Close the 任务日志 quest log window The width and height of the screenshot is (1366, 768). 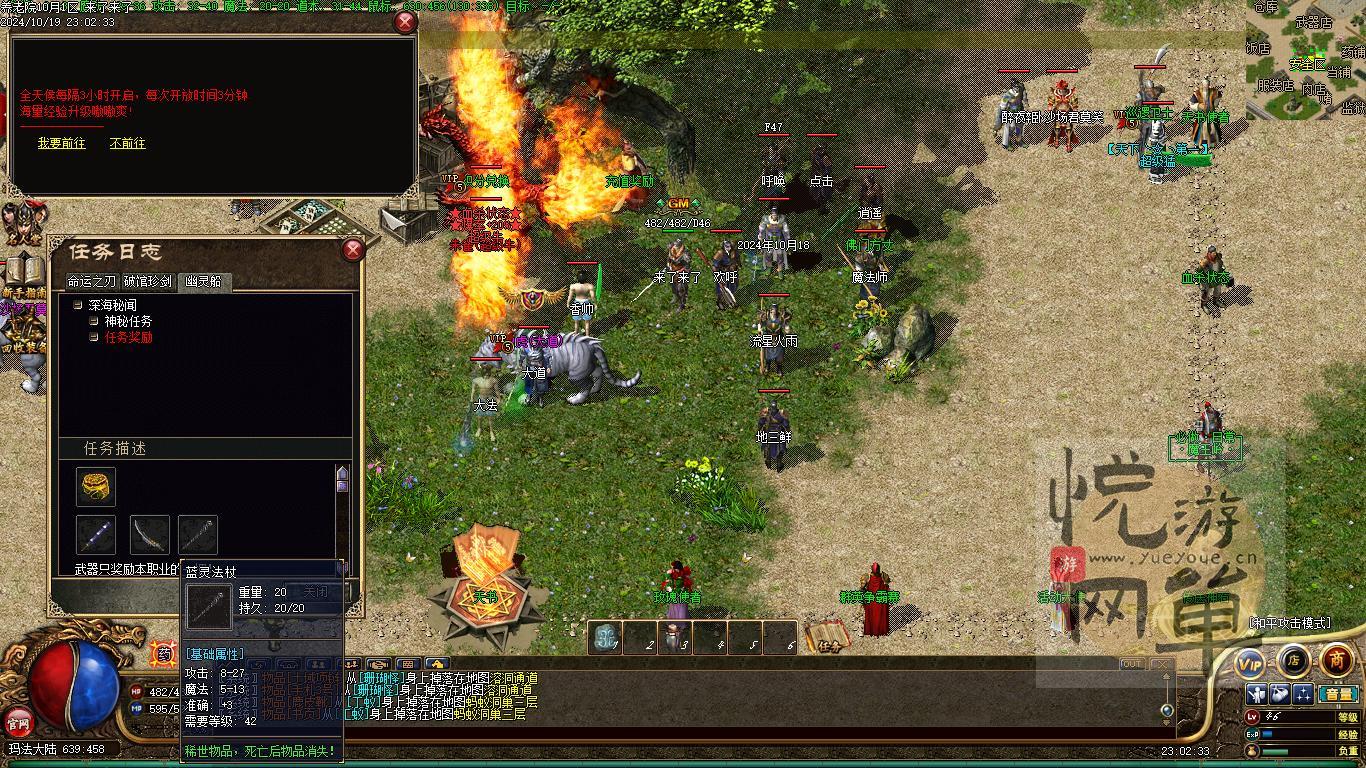(x=353, y=250)
